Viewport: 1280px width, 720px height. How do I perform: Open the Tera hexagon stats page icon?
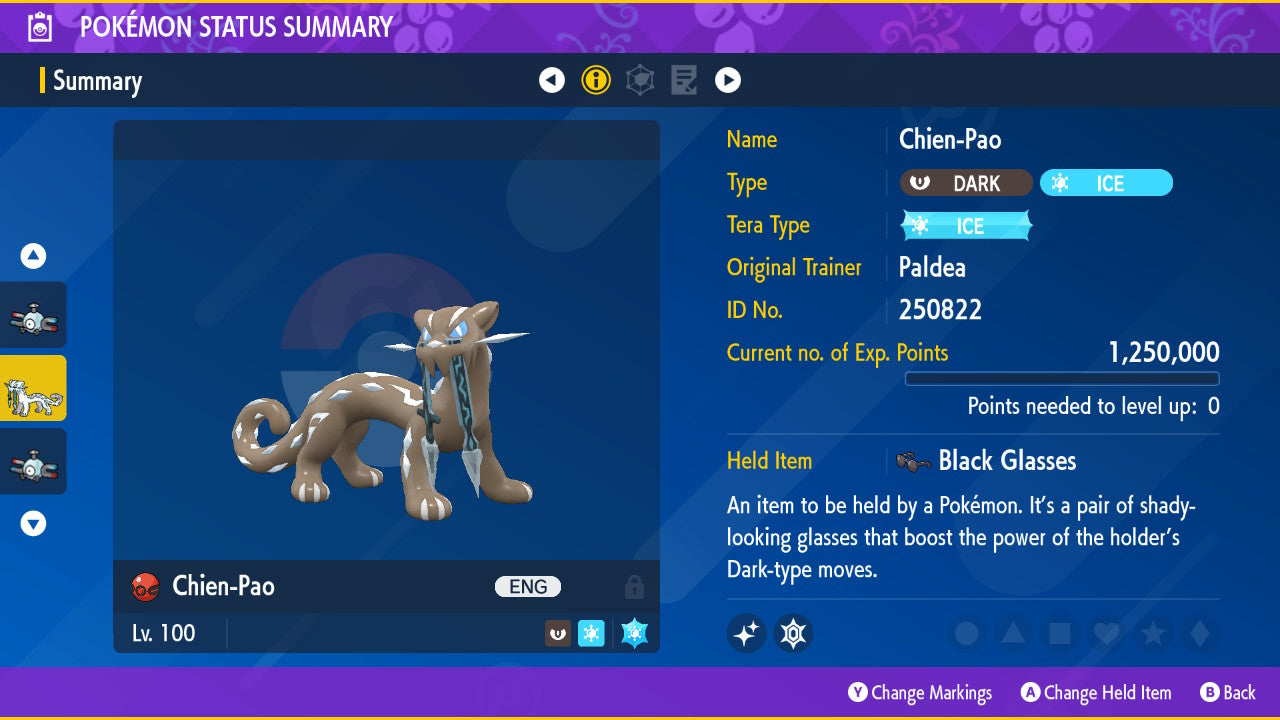pyautogui.click(x=639, y=80)
